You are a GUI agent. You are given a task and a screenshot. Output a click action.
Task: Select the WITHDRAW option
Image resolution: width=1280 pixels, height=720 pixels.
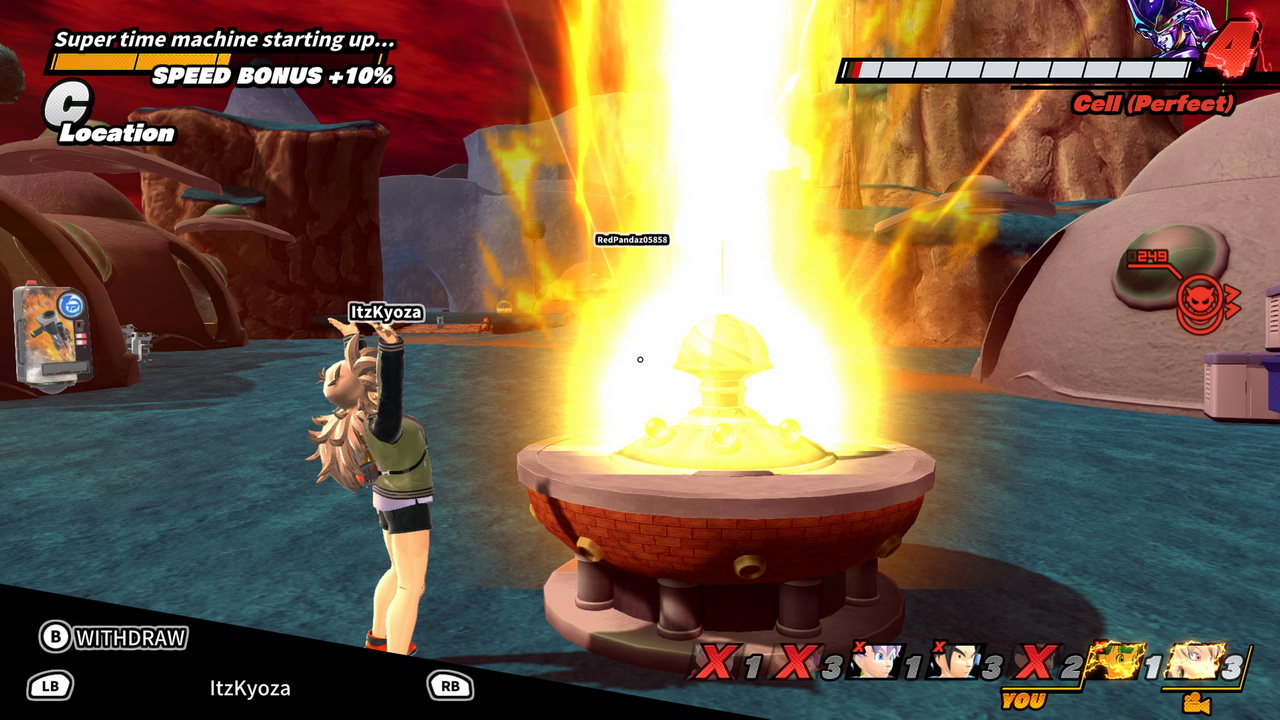(114, 637)
